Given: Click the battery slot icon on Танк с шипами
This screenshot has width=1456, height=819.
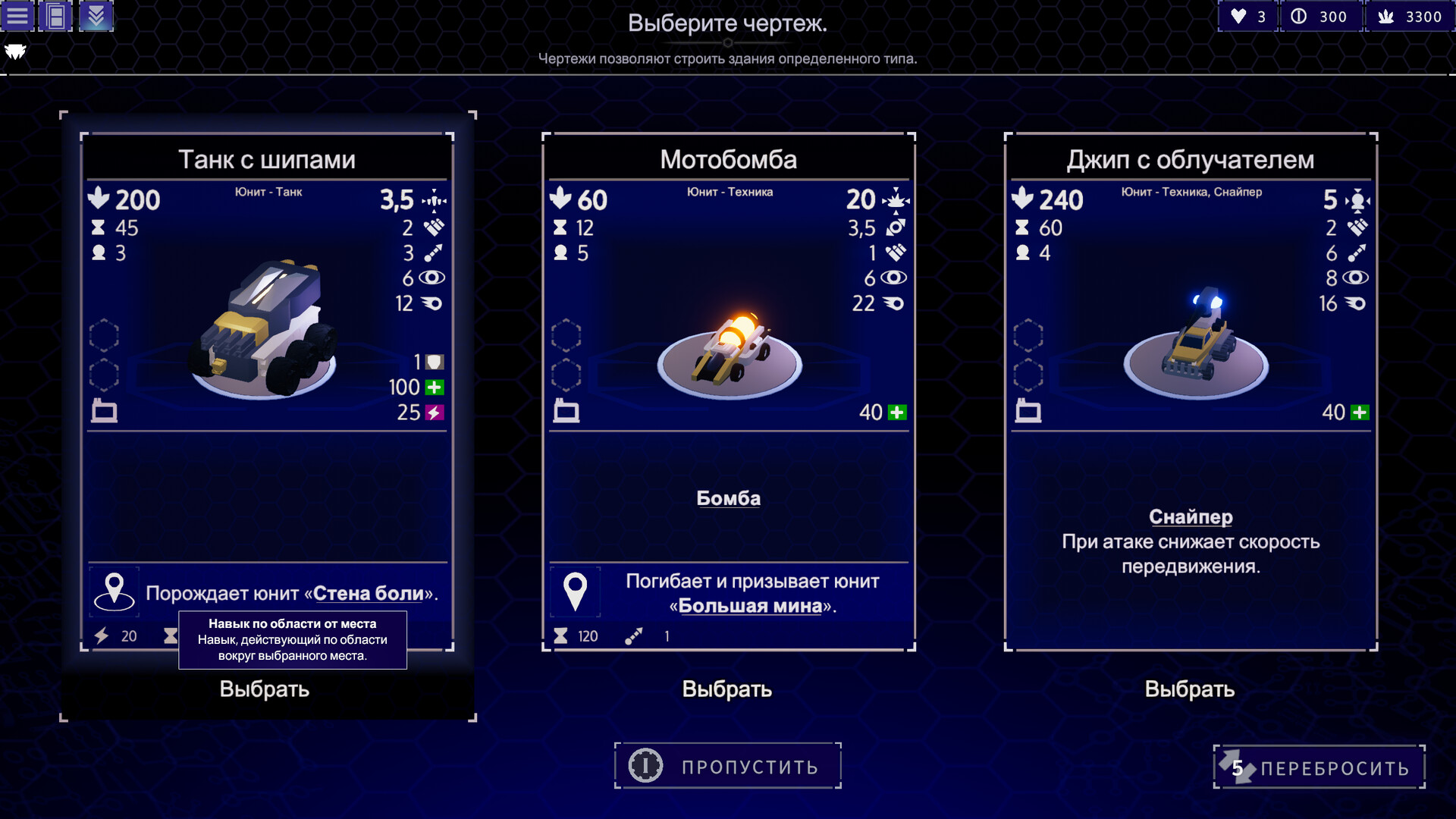Looking at the screenshot, I should [105, 411].
